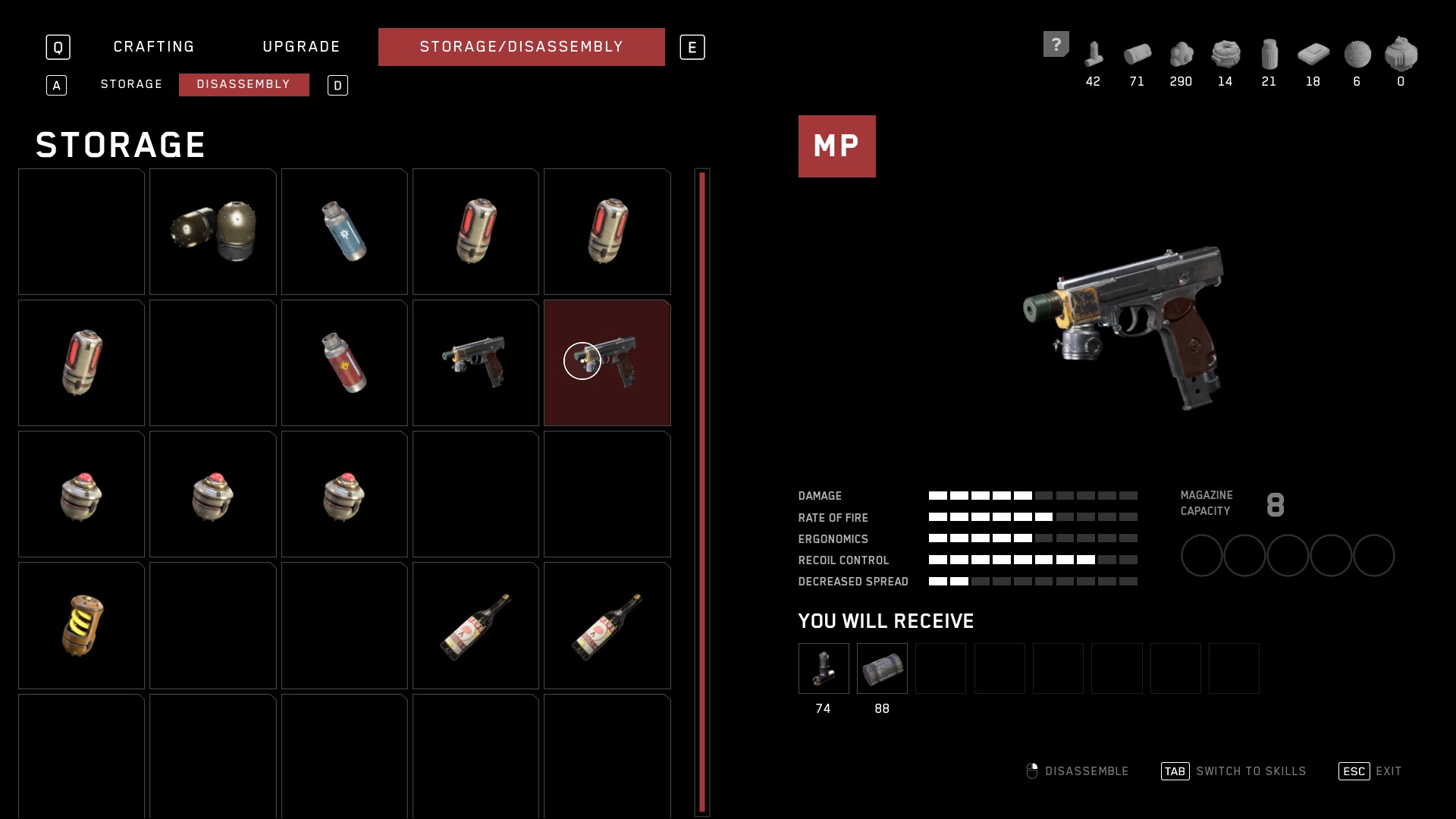
Task: Select the Storage/Disassembly tab
Action: pyautogui.click(x=521, y=47)
